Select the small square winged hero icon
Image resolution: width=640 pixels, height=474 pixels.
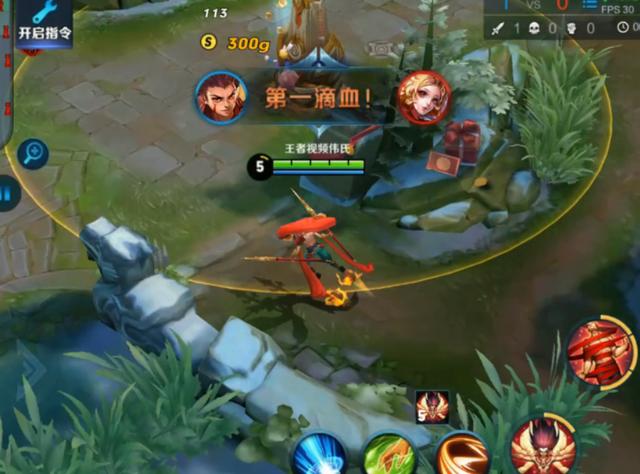coord(432,406)
